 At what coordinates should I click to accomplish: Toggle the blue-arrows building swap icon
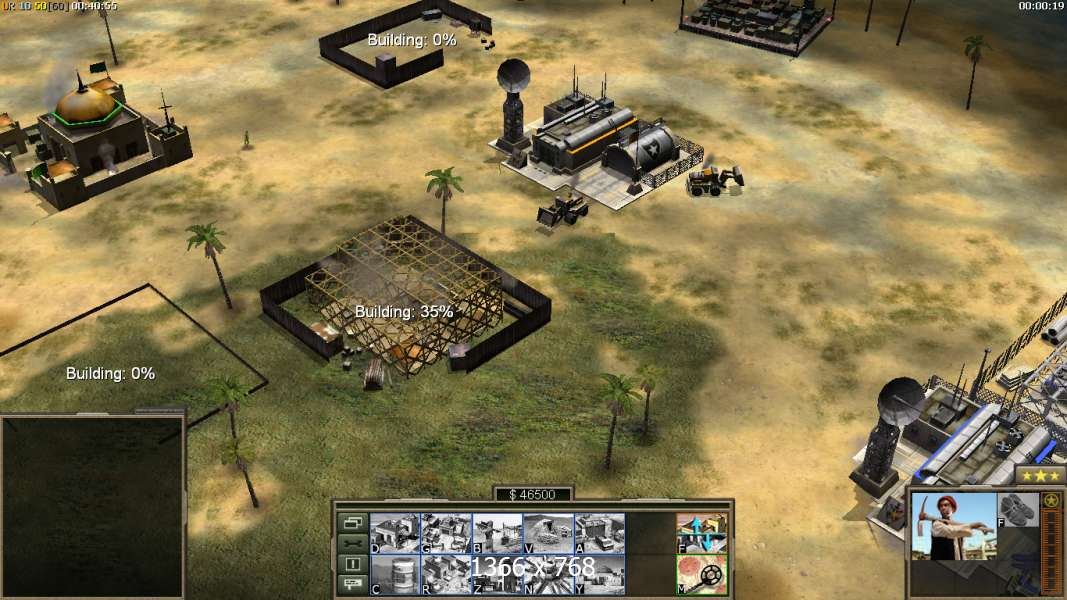702,532
